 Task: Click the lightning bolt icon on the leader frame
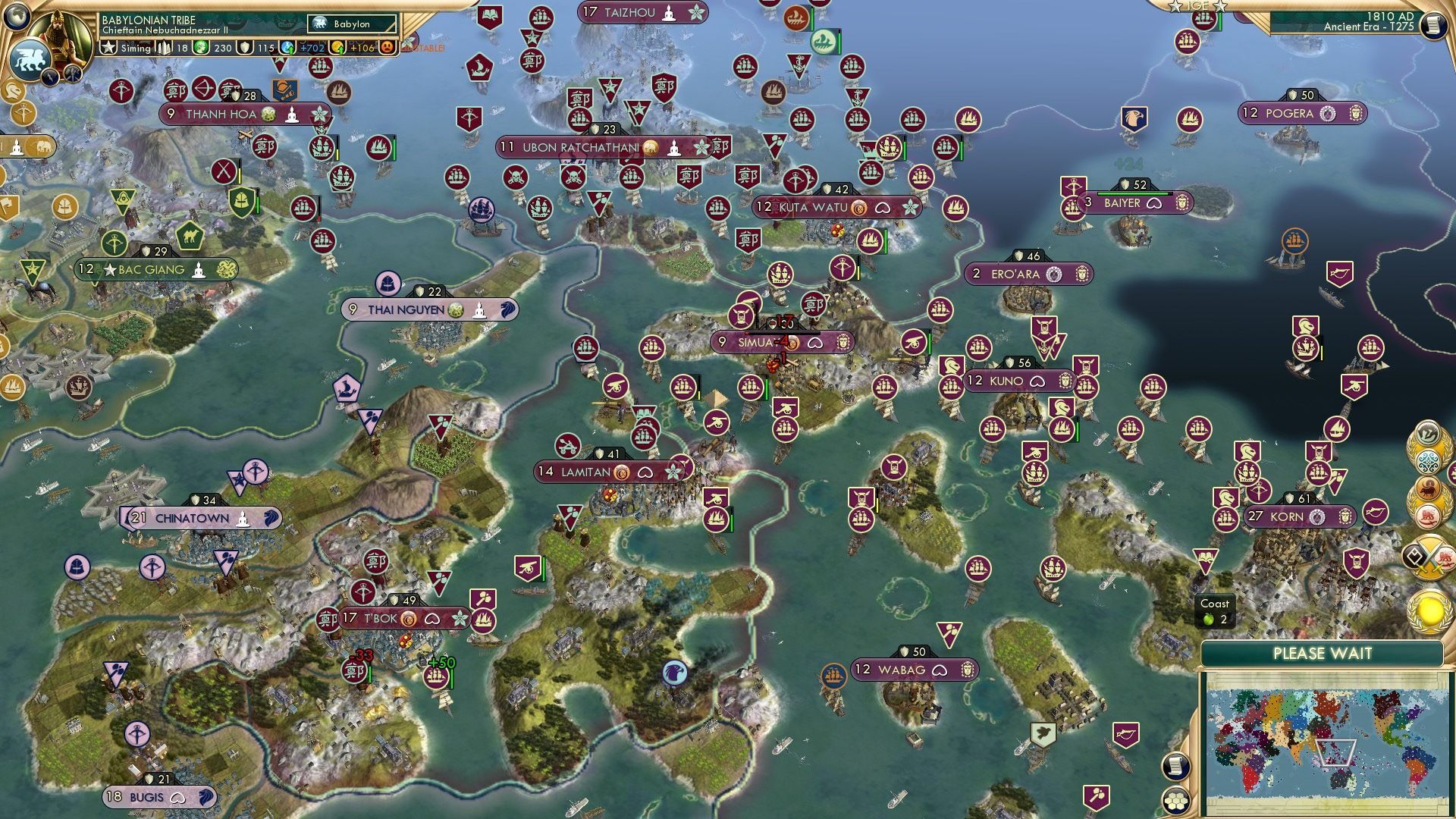pyautogui.click(x=51, y=76)
